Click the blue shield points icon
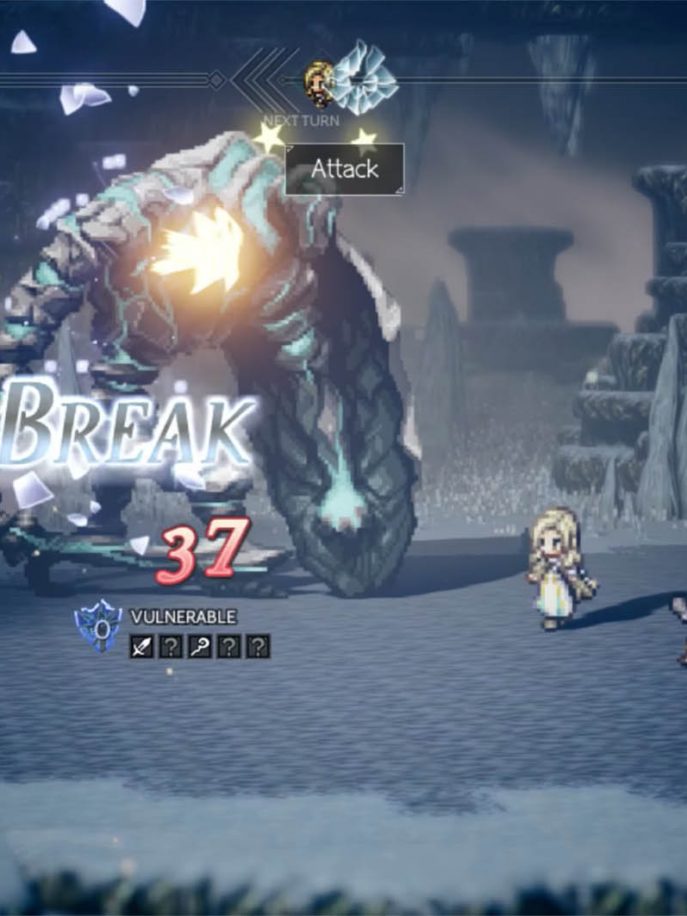 pos(99,628)
